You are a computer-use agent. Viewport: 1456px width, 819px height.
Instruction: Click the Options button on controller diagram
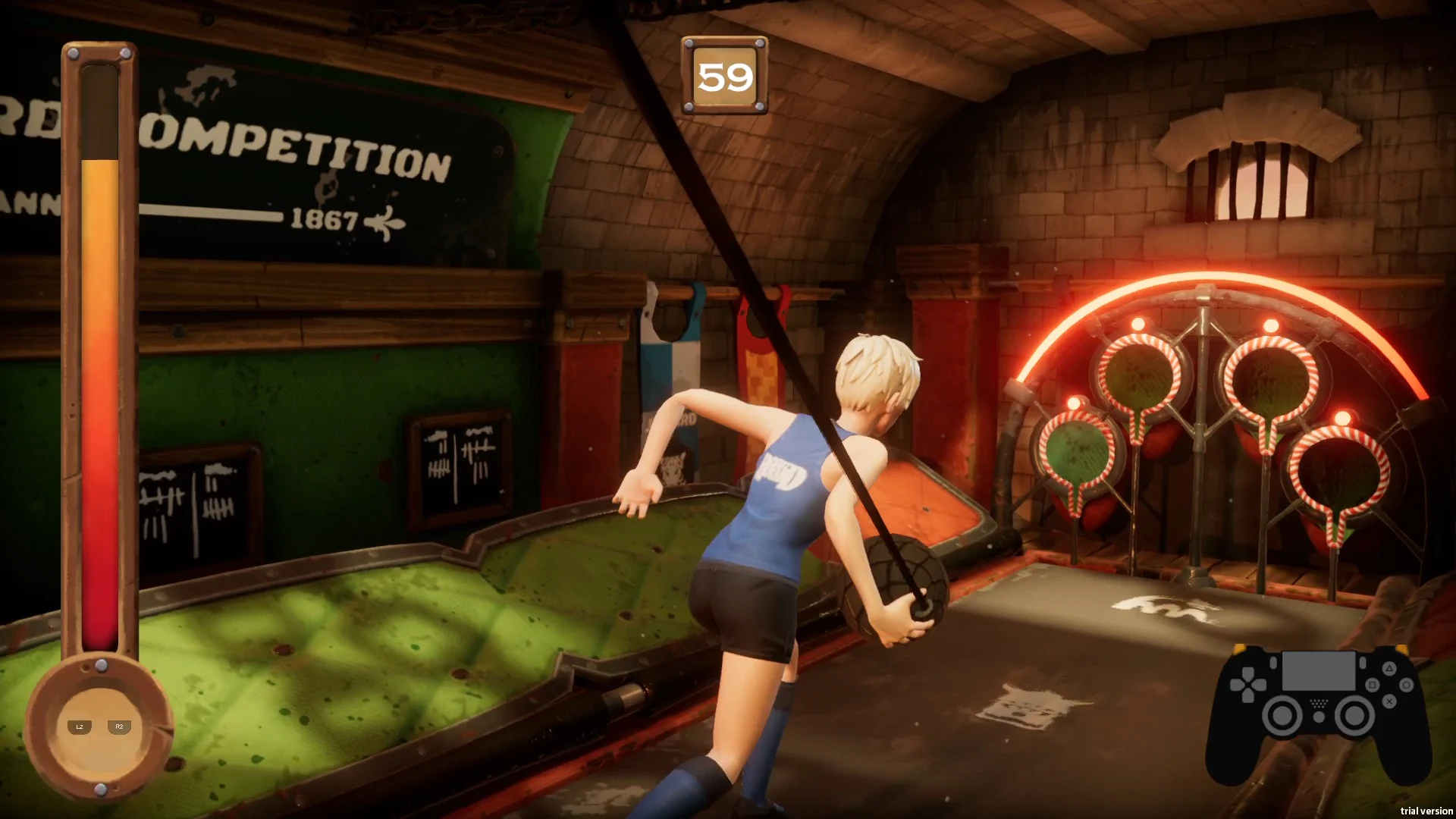coord(1363,663)
